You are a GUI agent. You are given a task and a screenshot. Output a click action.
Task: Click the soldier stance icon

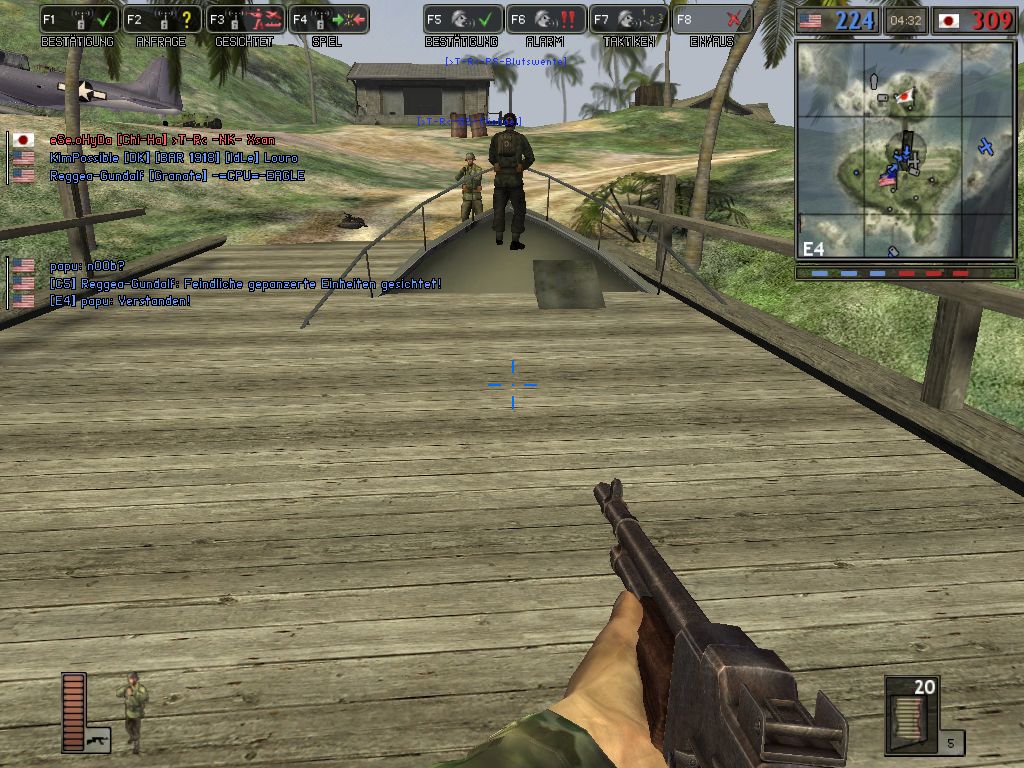pos(133,710)
